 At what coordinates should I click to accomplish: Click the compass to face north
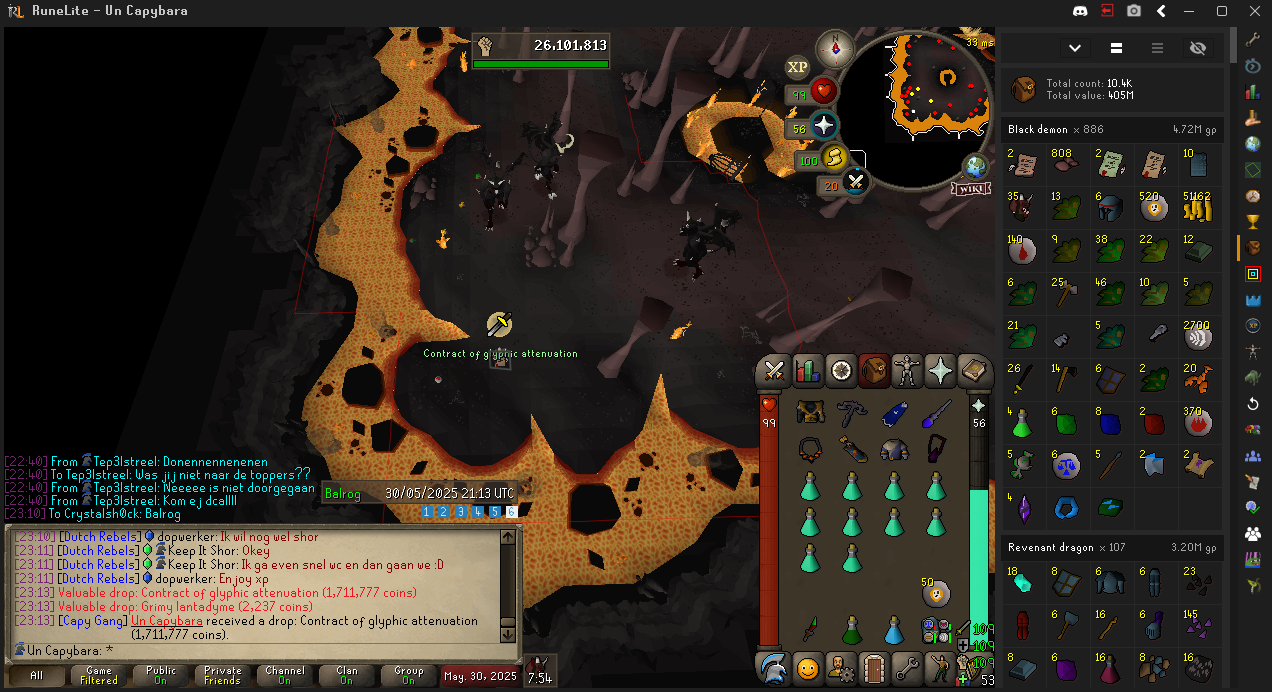[x=834, y=48]
